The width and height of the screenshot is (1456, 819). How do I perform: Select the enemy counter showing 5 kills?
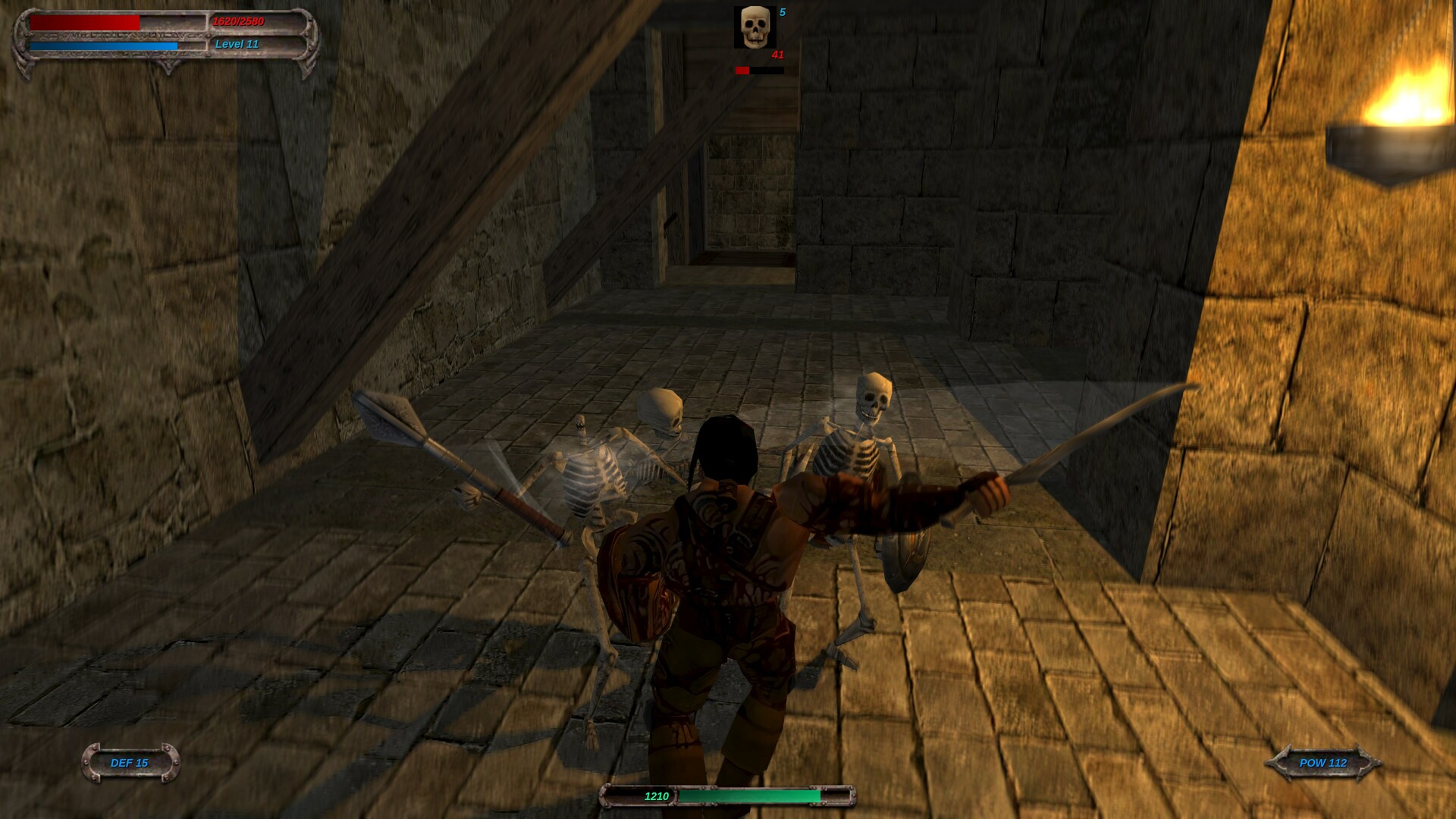click(x=783, y=13)
